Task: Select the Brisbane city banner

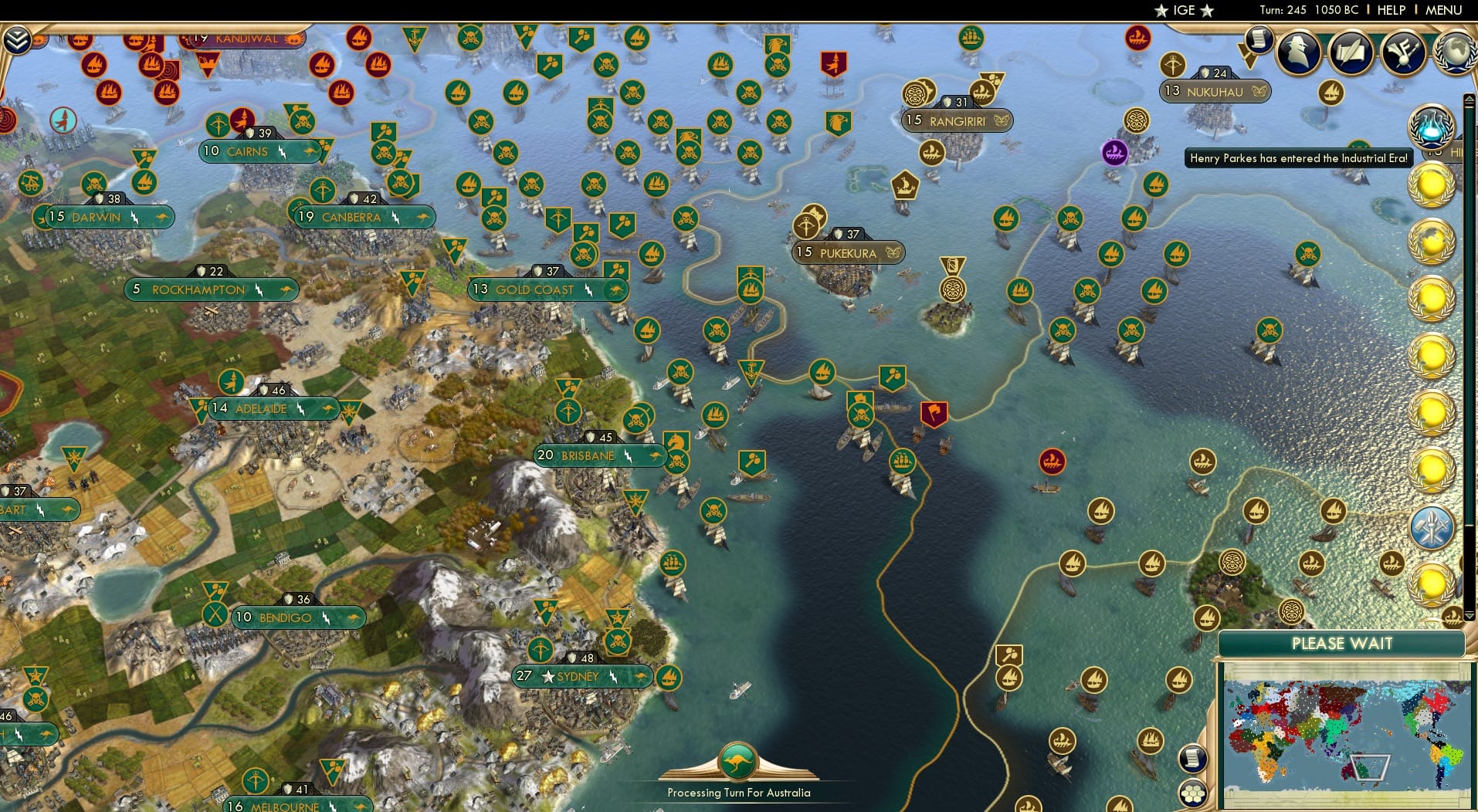Action: click(x=599, y=455)
